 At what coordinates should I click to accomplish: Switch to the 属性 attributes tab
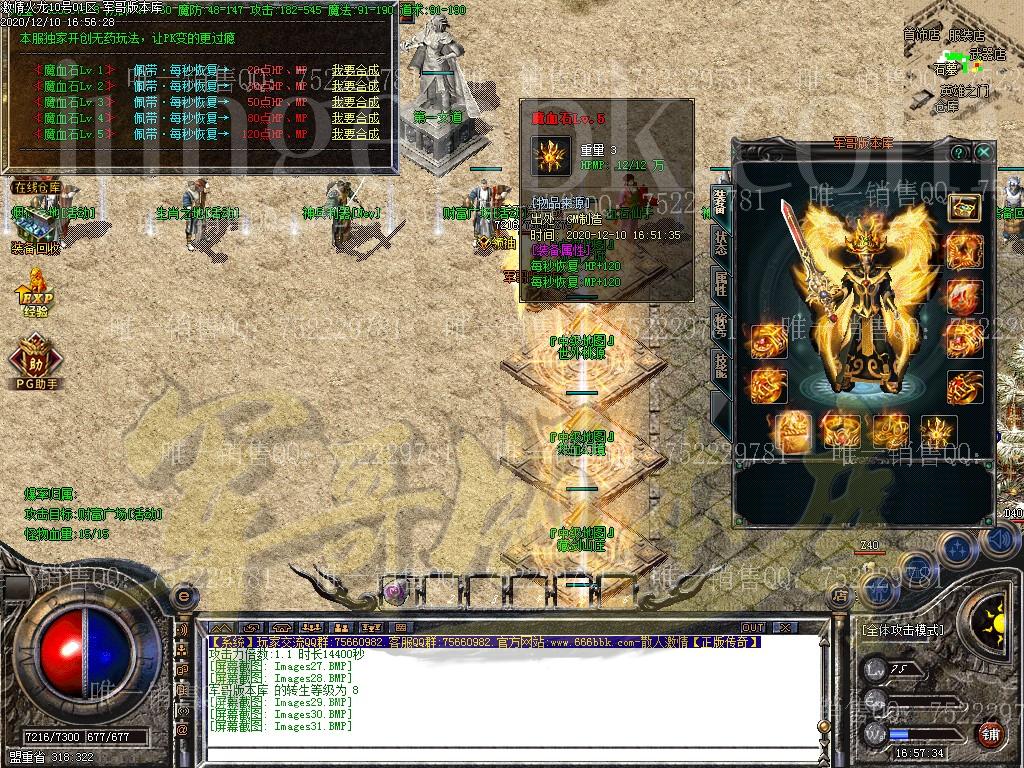pyautogui.click(x=720, y=282)
